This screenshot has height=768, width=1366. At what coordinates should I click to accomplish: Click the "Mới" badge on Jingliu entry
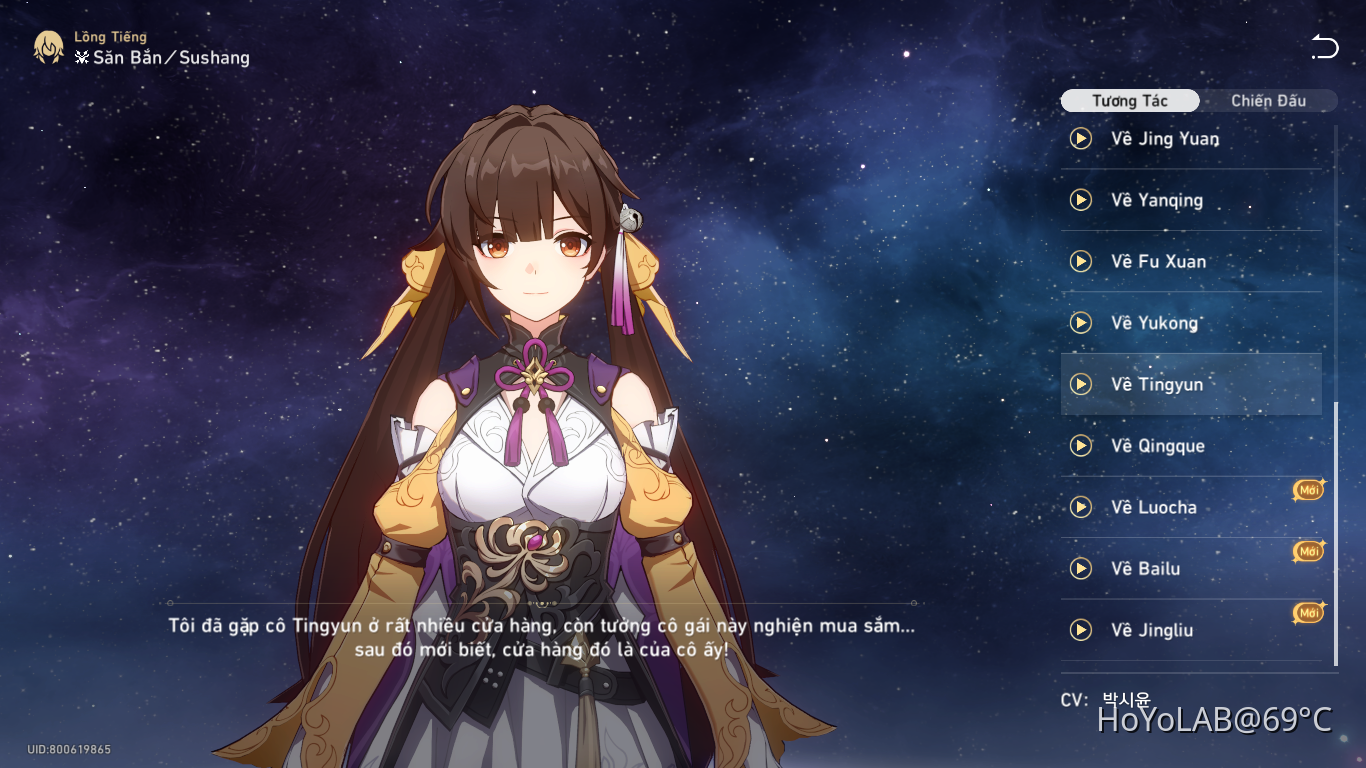(x=1308, y=612)
